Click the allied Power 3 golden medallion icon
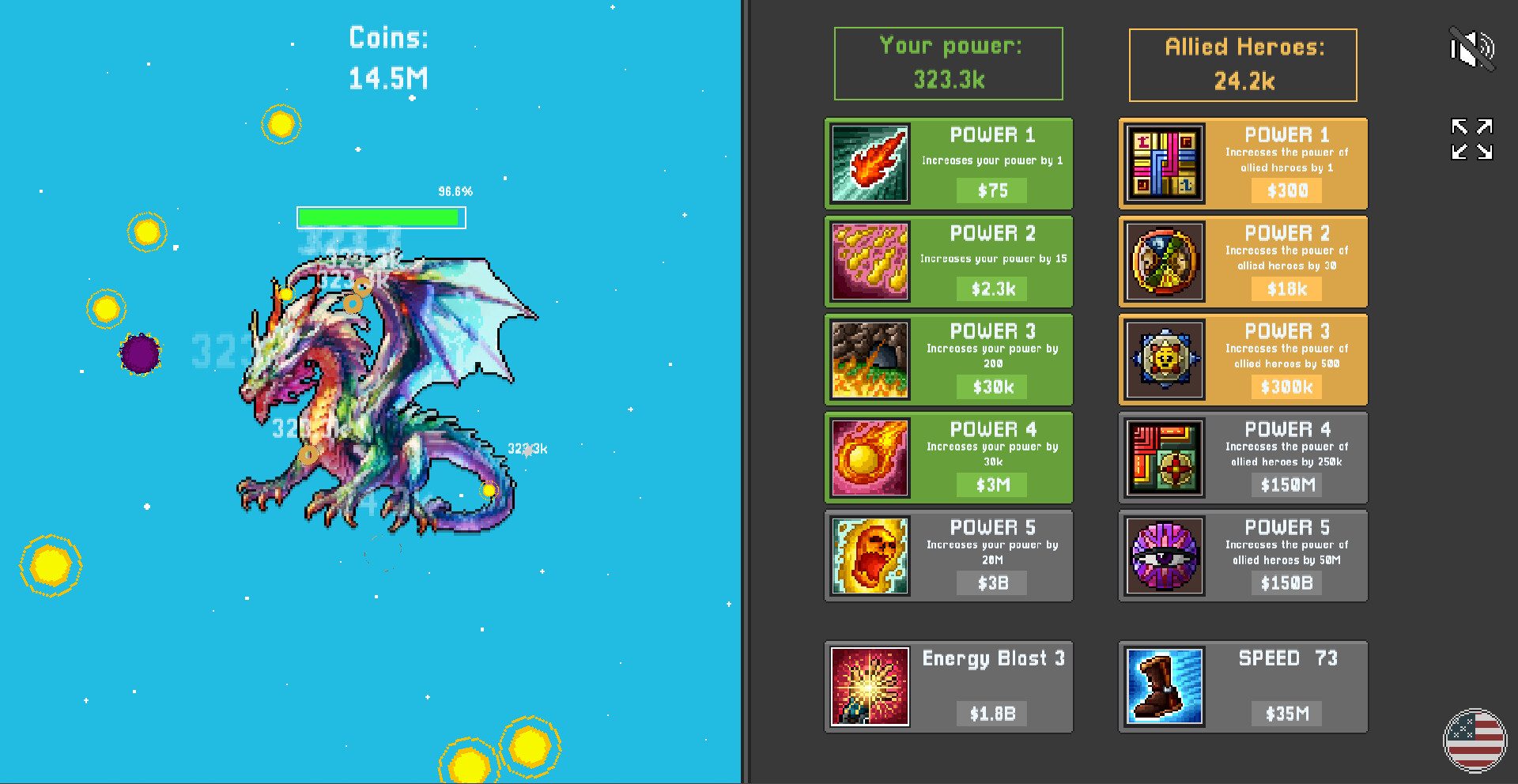The width and height of the screenshot is (1518, 784). [1164, 360]
